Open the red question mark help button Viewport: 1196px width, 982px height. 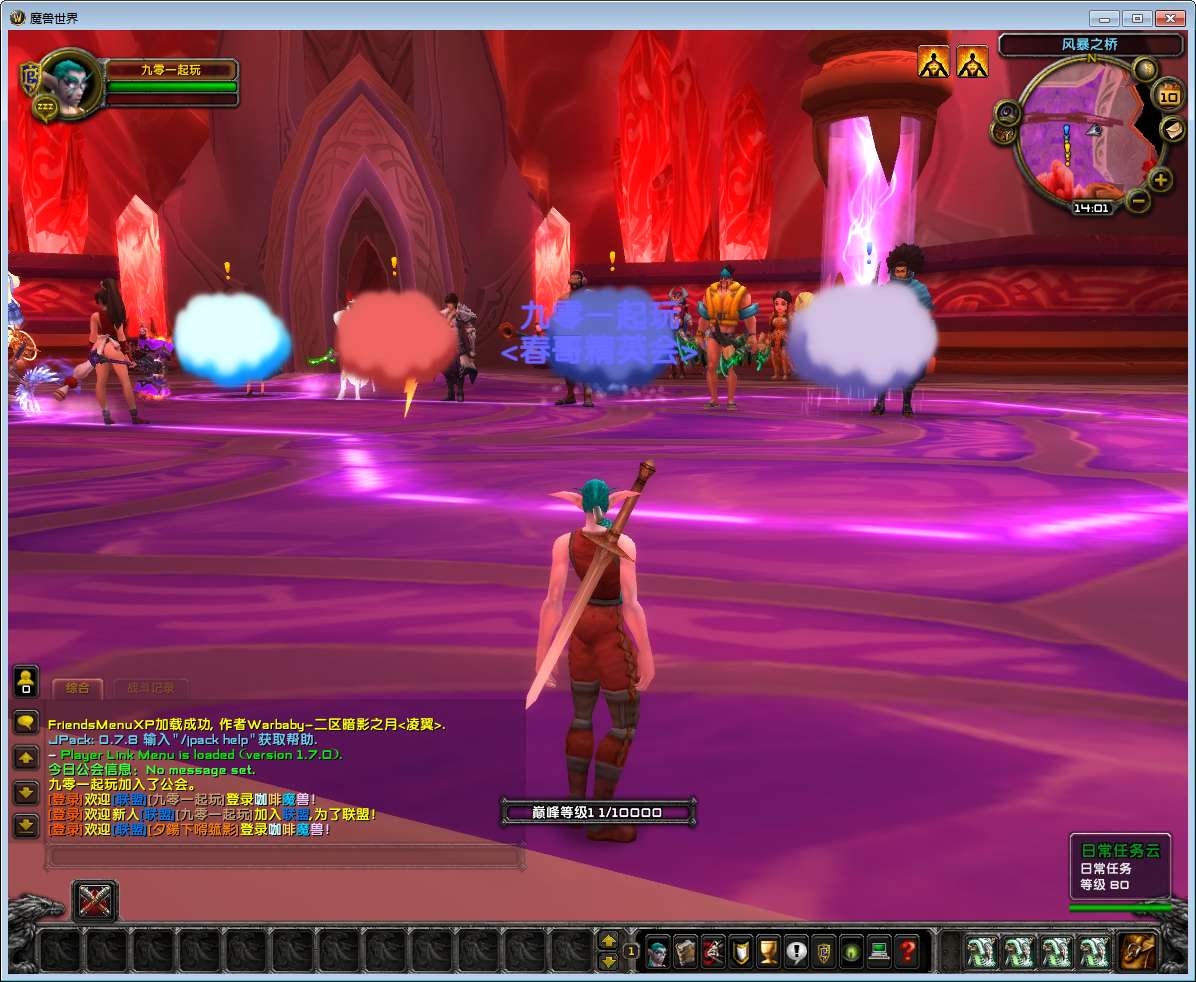click(x=907, y=950)
